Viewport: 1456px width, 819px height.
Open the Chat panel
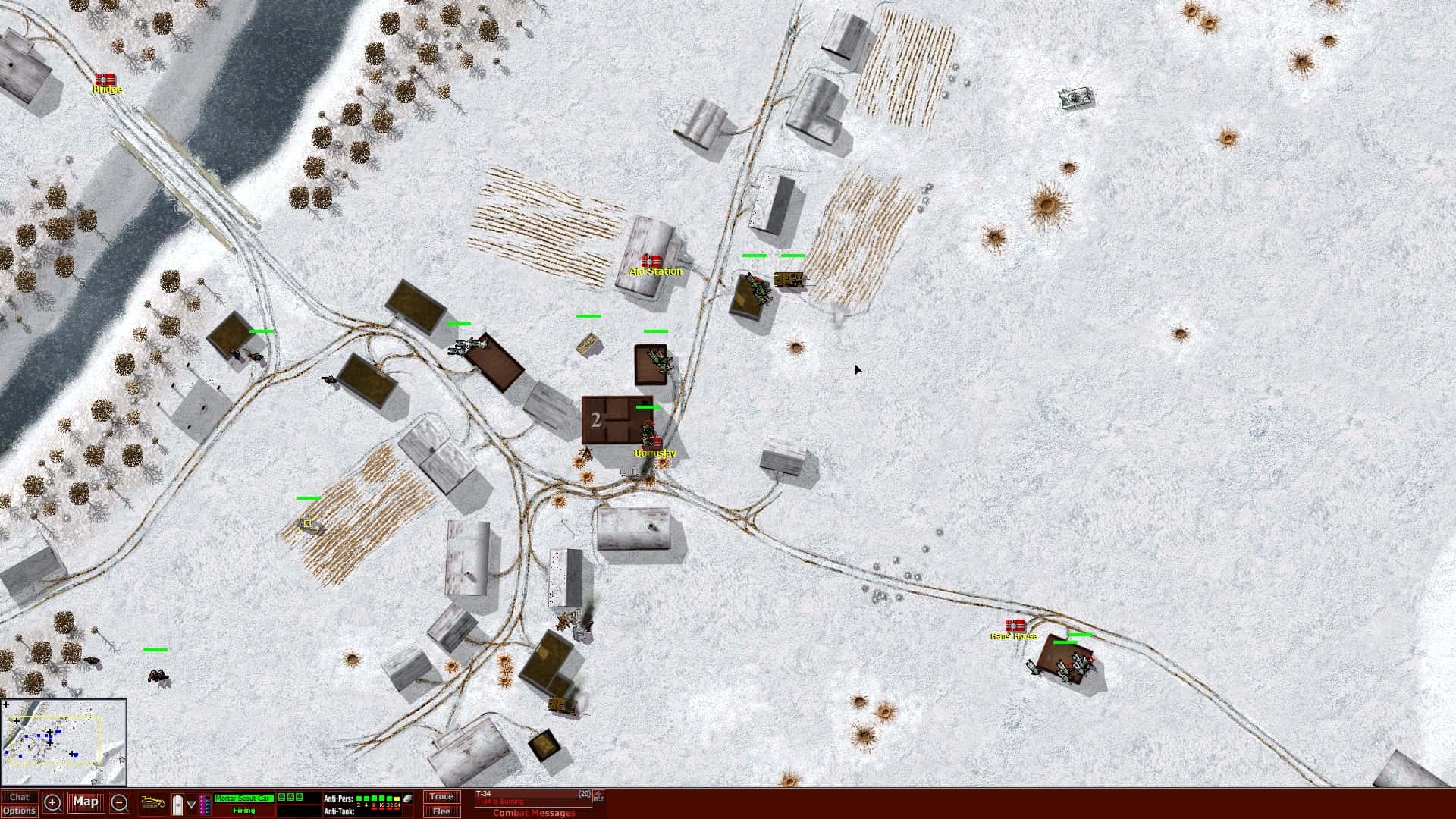pyautogui.click(x=20, y=796)
